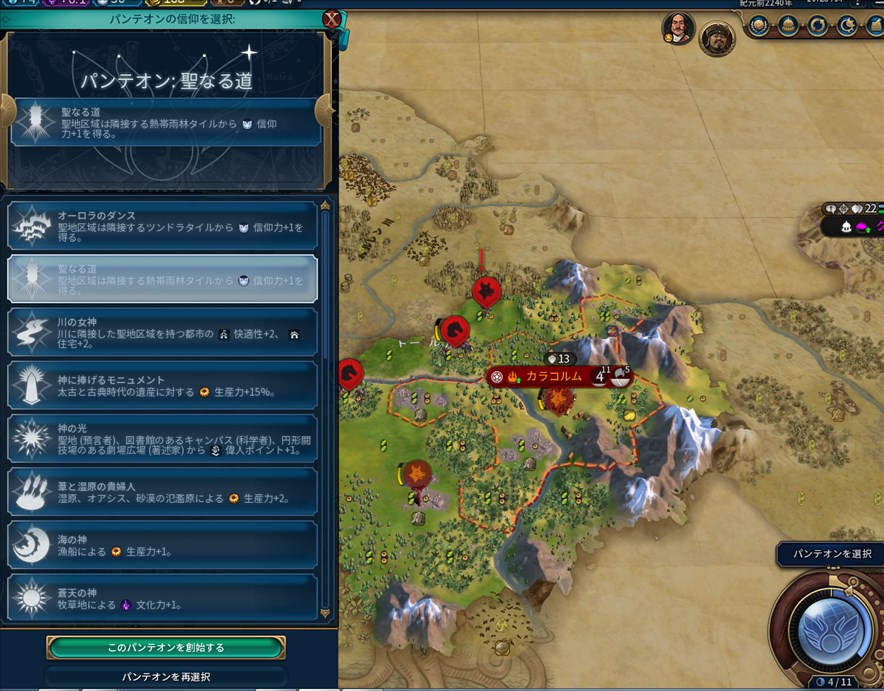Close the pantheon selection panel

pos(331,19)
